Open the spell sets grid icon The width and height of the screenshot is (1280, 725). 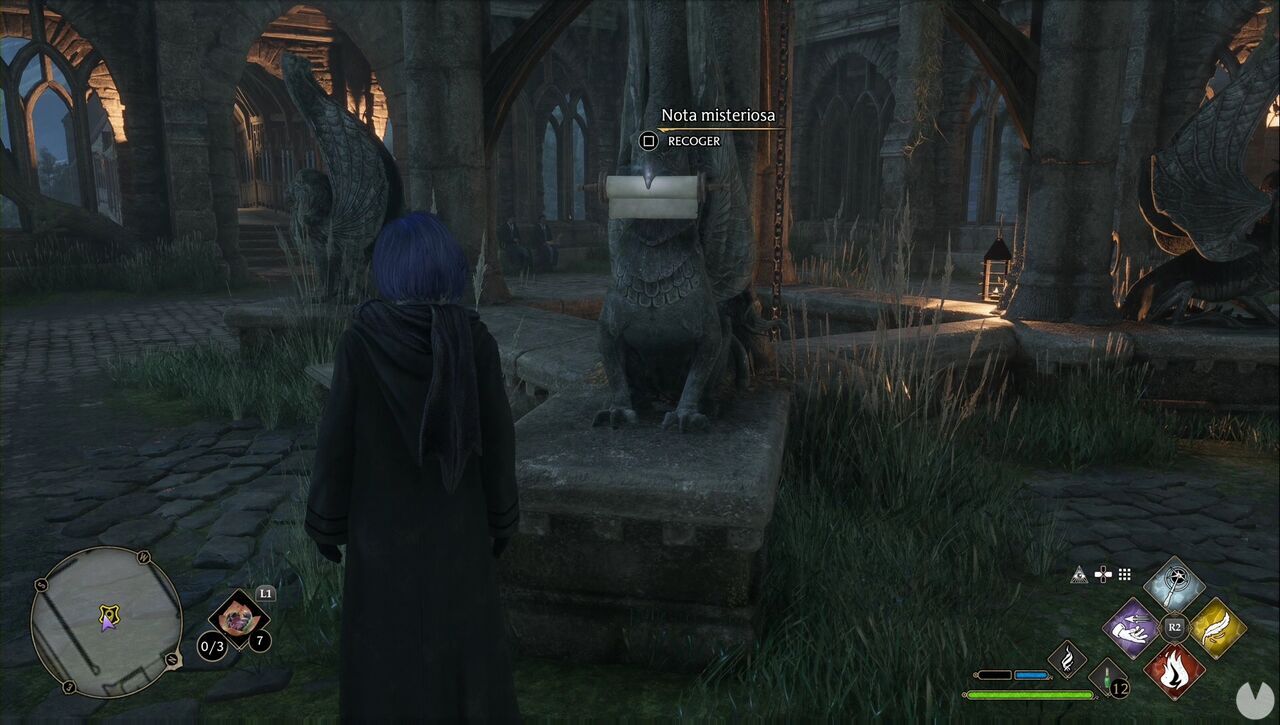(1125, 574)
